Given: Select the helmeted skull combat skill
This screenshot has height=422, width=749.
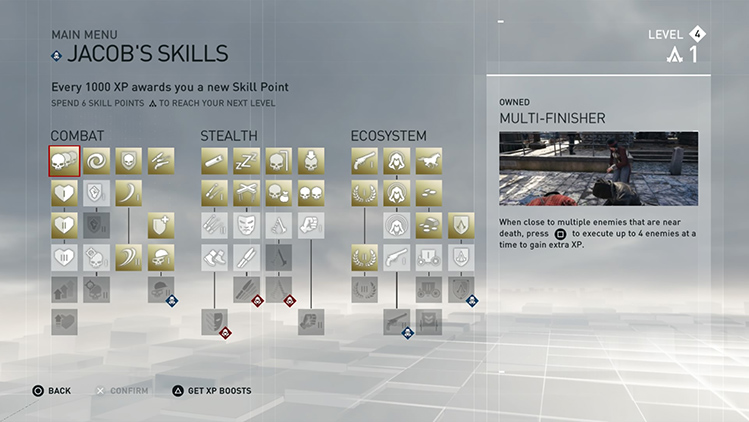Looking at the screenshot, I should (x=162, y=257).
